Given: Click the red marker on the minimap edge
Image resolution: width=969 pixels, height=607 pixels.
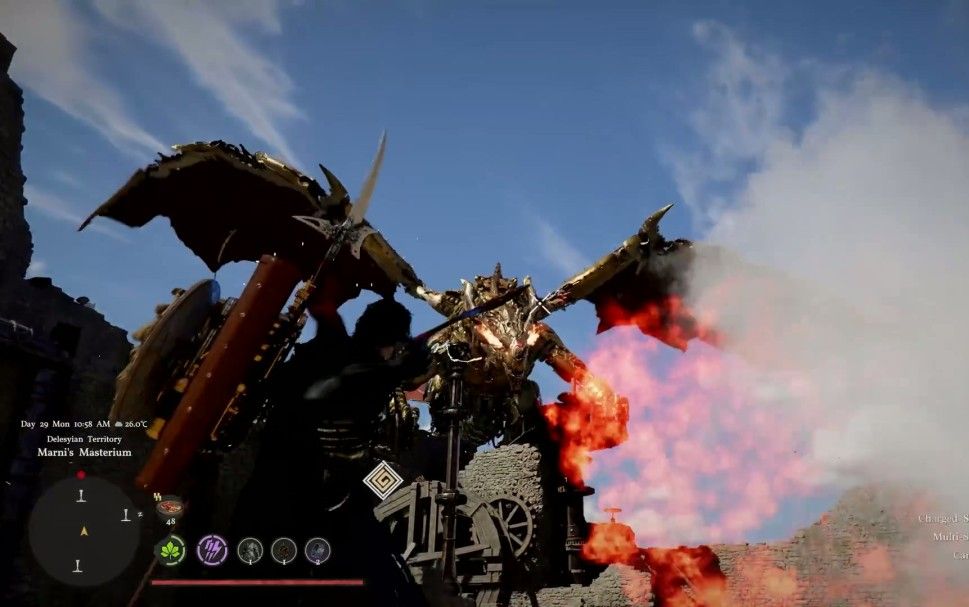Looking at the screenshot, I should (x=81, y=474).
